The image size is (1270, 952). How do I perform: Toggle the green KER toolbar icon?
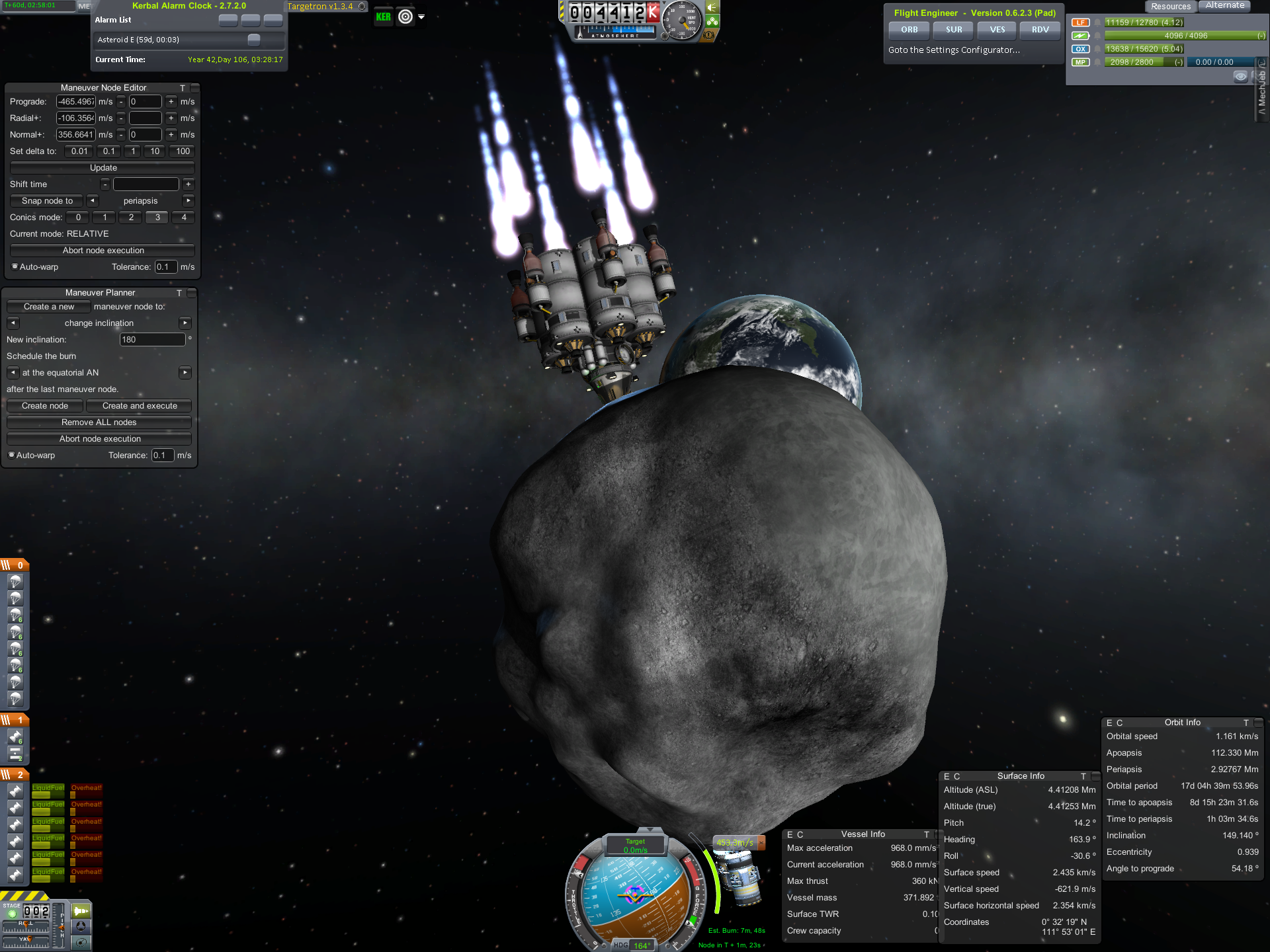(x=383, y=17)
